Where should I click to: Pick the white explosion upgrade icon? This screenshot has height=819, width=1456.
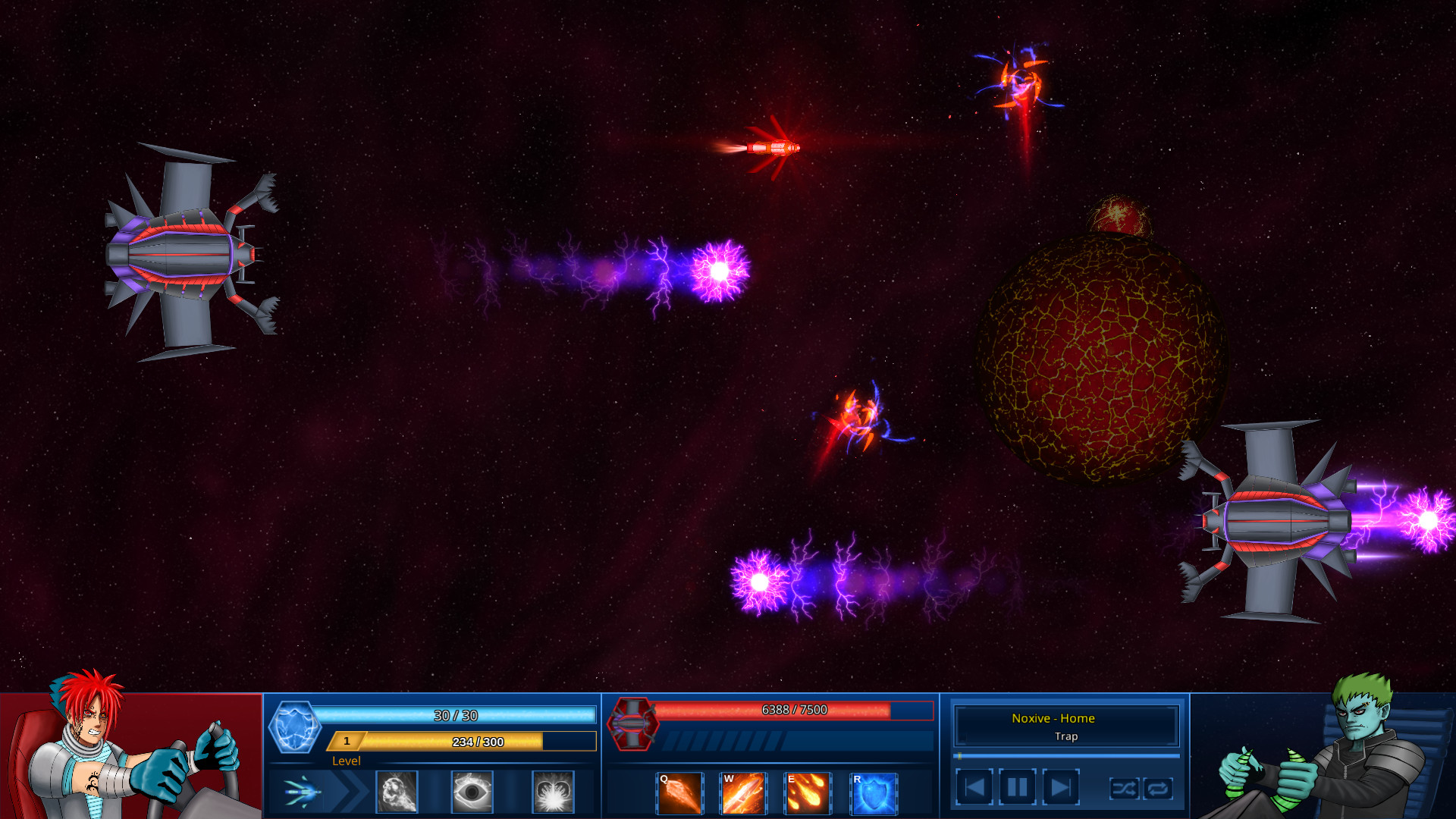point(552,790)
